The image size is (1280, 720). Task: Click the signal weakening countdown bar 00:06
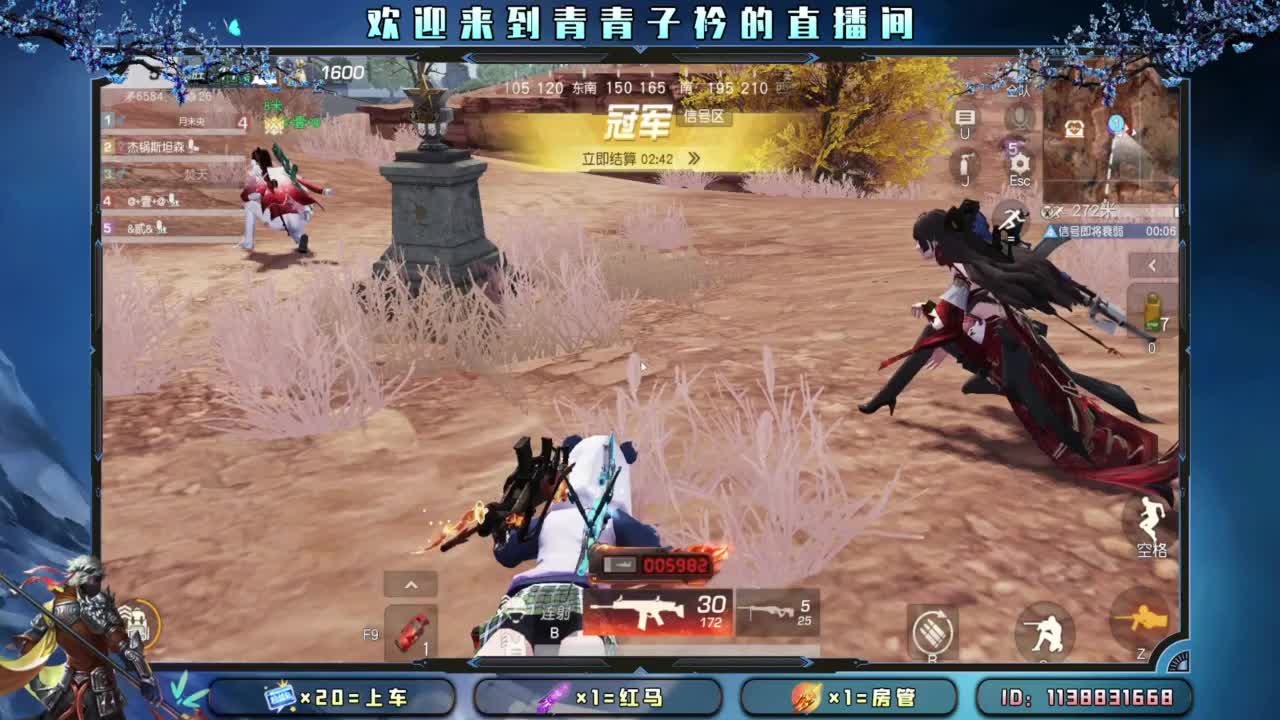(1110, 231)
